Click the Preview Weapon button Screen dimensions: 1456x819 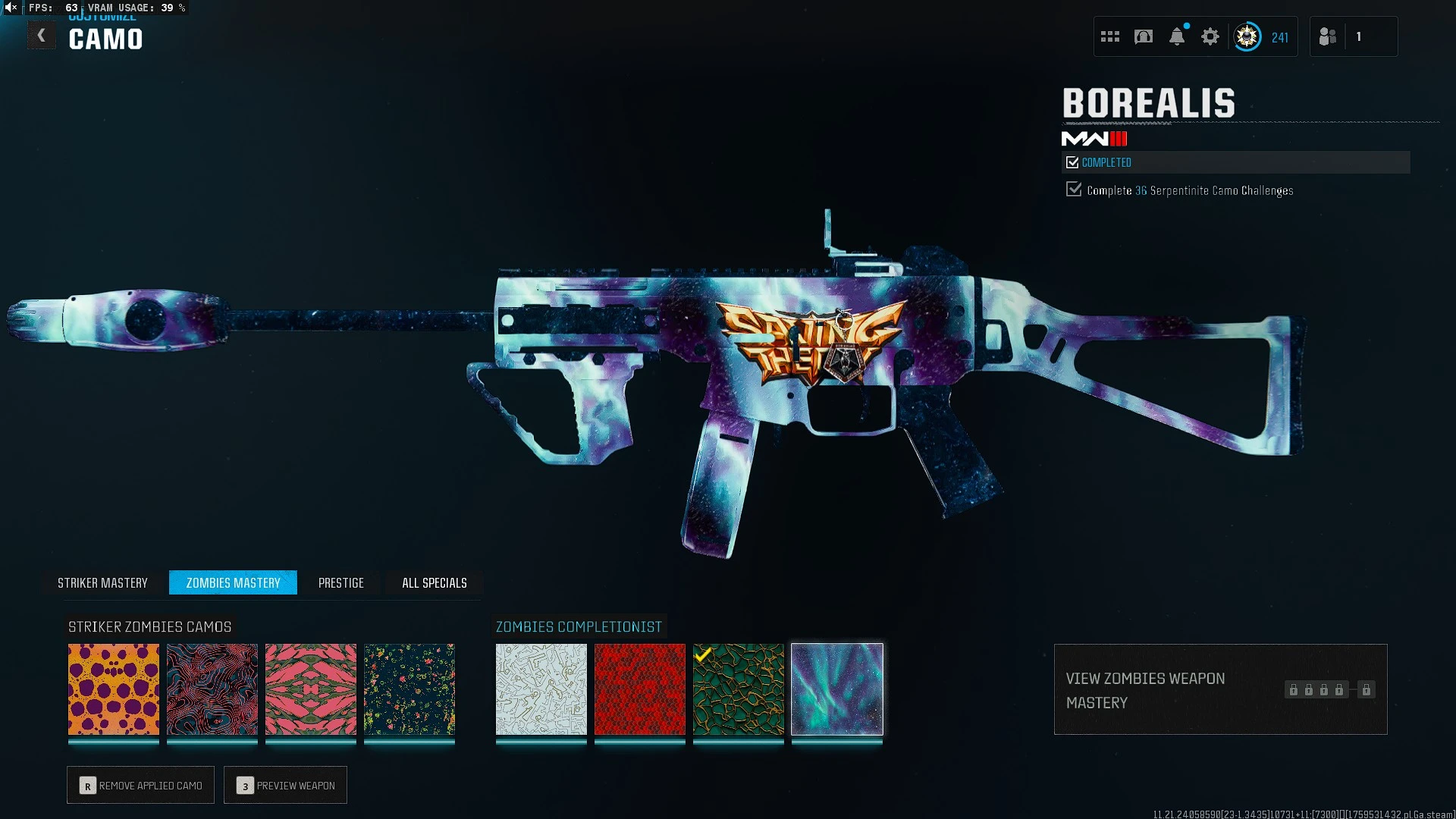[286, 786]
